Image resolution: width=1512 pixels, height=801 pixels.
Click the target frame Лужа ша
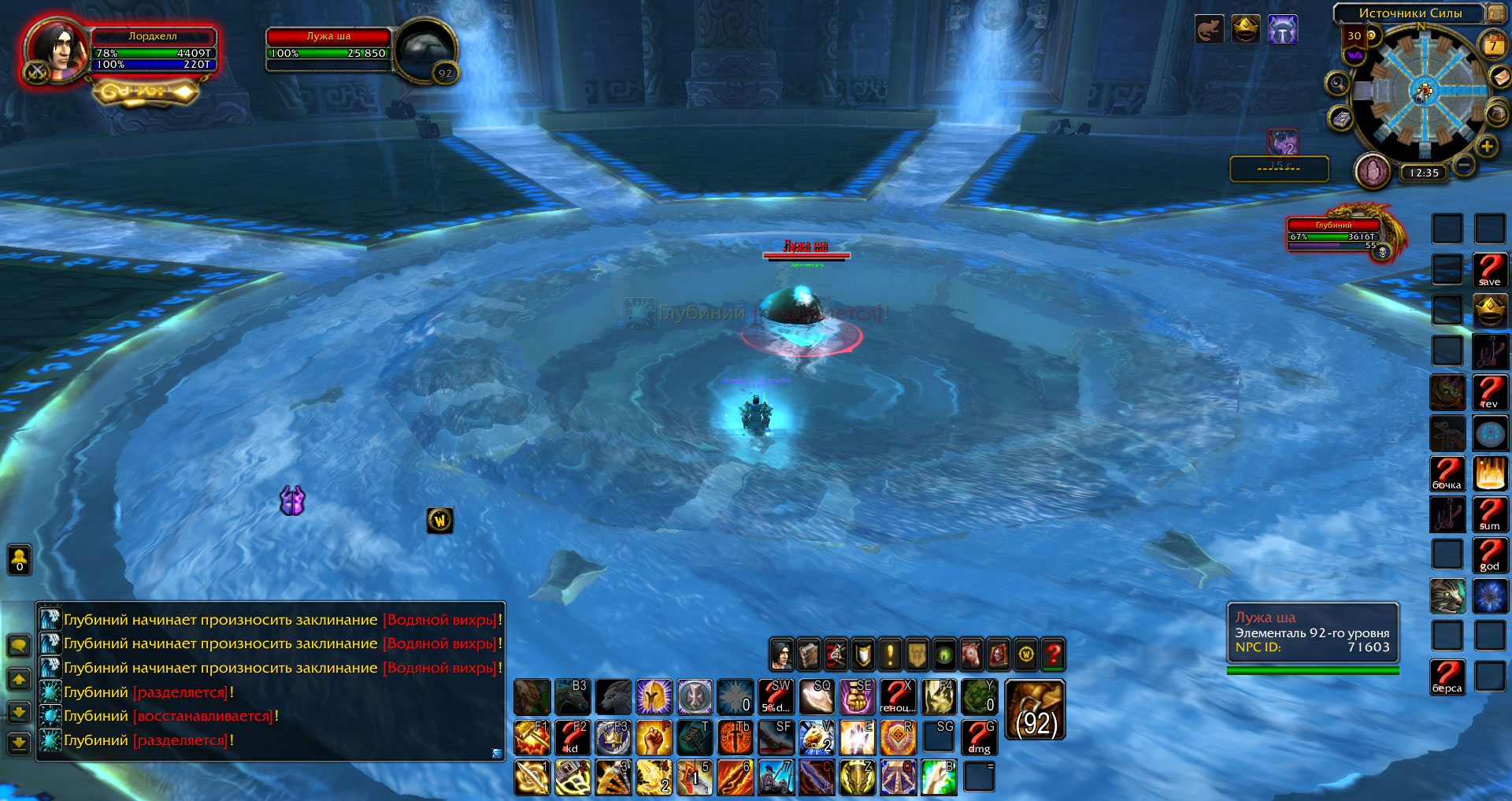(x=328, y=46)
